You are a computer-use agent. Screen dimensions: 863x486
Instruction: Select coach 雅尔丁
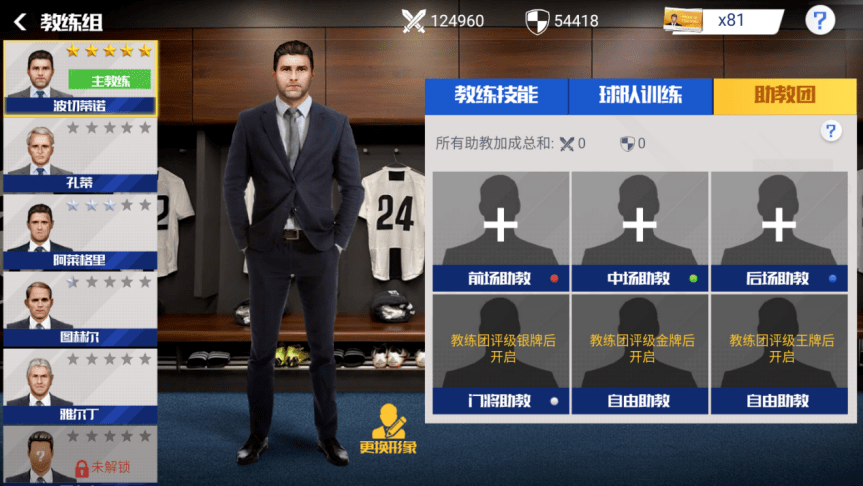pyautogui.click(x=79, y=387)
